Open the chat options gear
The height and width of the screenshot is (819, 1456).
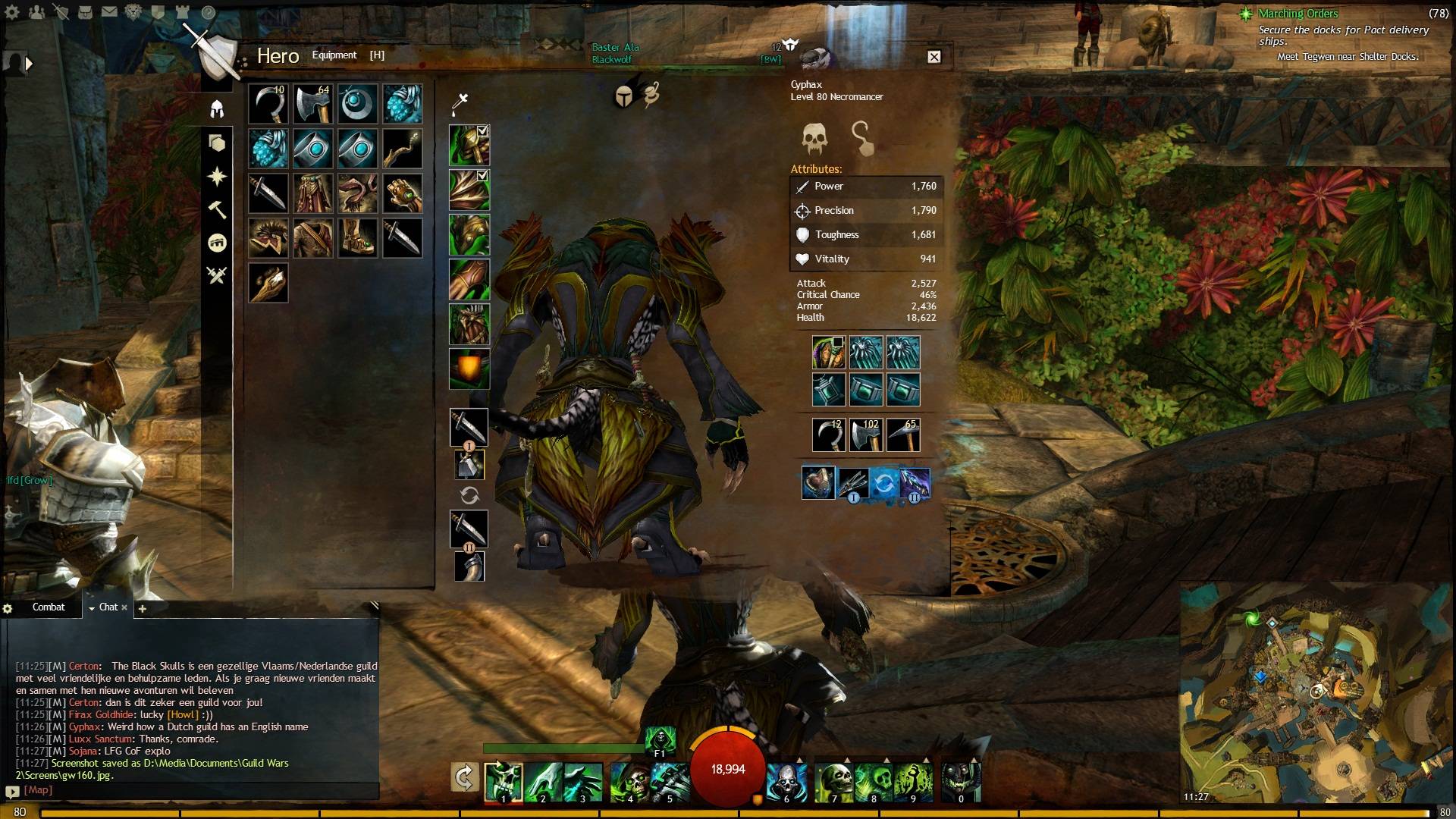[8, 608]
